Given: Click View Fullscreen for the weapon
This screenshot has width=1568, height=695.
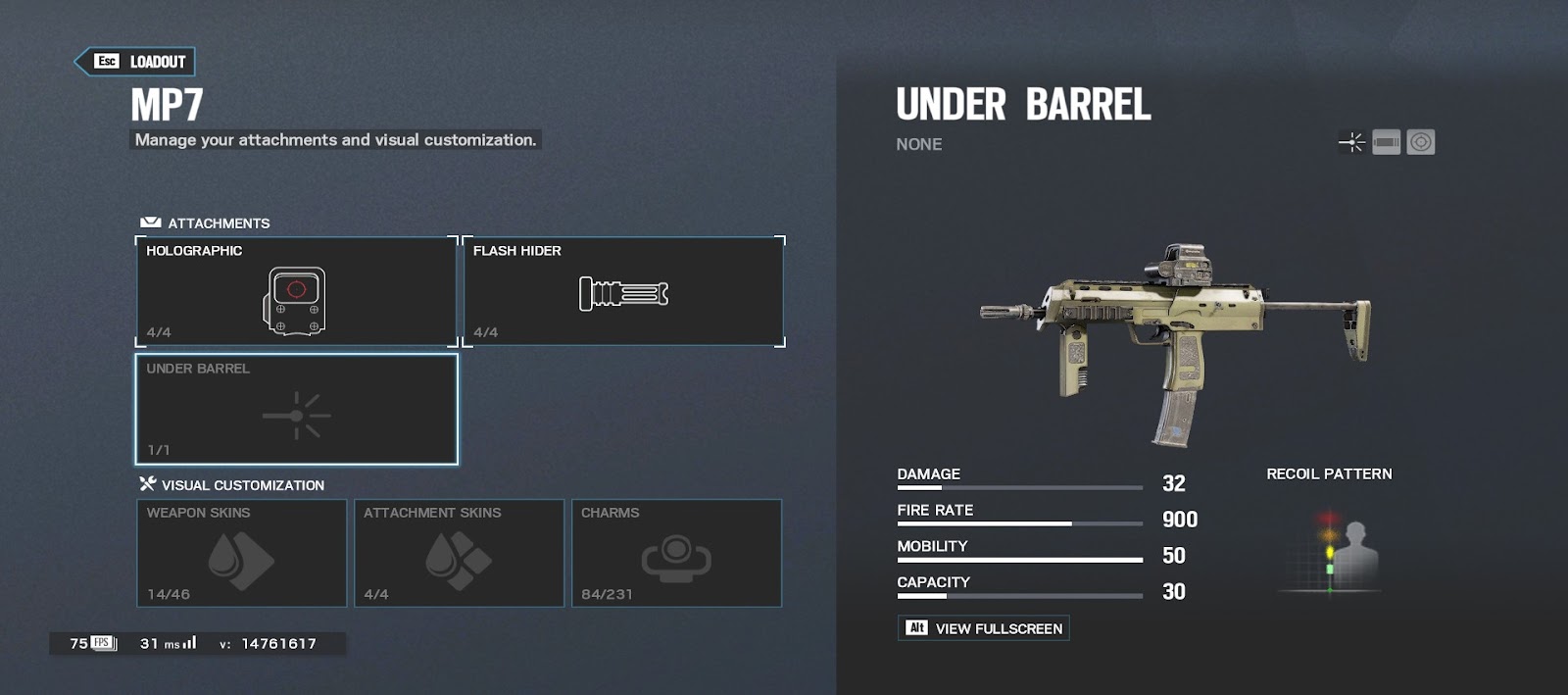Looking at the screenshot, I should coord(983,628).
